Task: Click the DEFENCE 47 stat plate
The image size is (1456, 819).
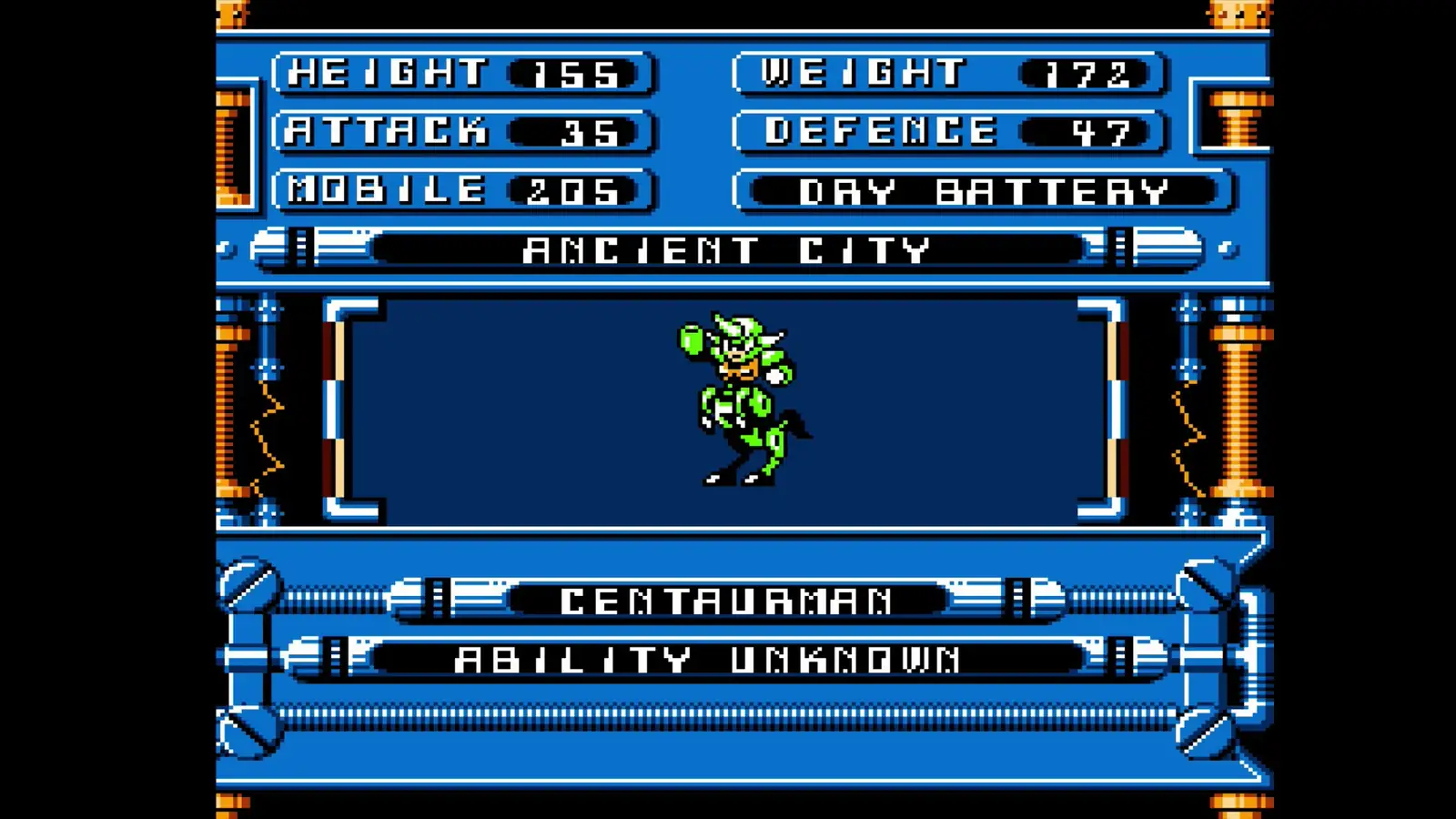Action: pyautogui.click(x=946, y=132)
